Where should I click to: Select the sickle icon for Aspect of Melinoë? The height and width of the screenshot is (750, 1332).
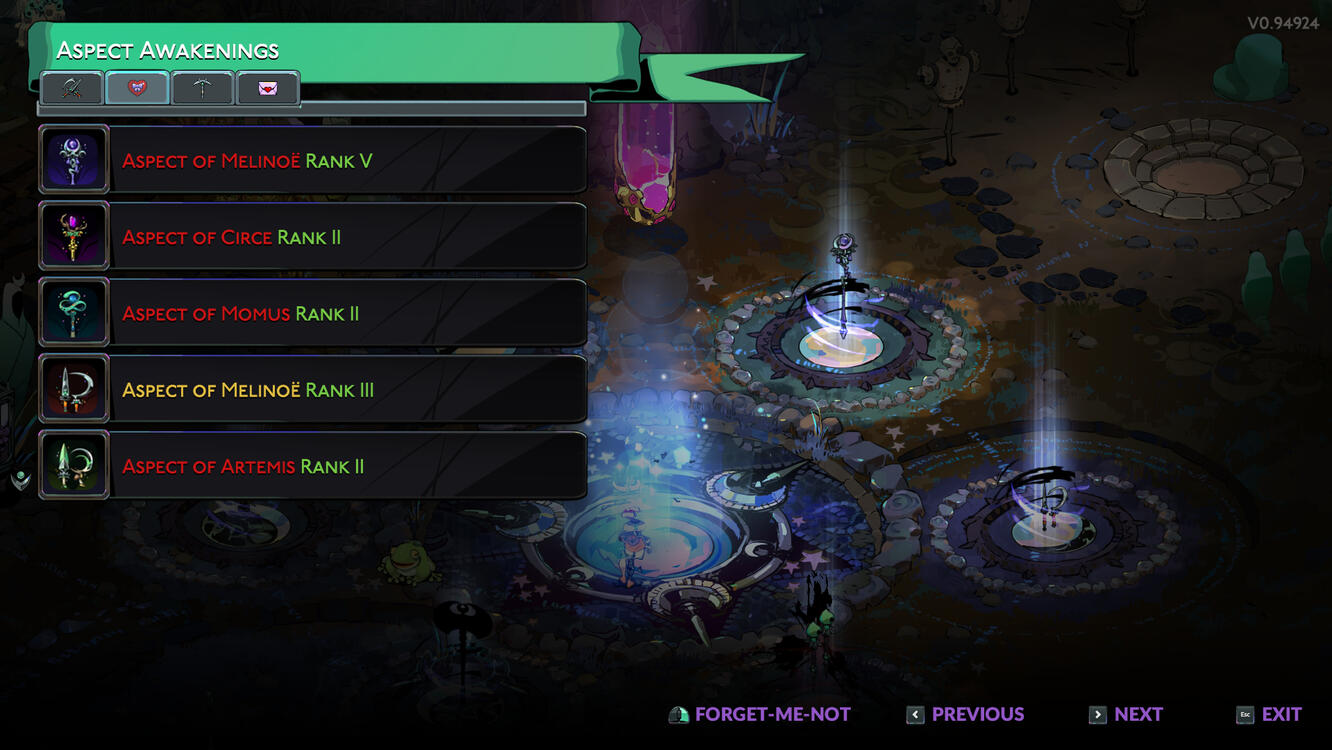click(x=73, y=389)
